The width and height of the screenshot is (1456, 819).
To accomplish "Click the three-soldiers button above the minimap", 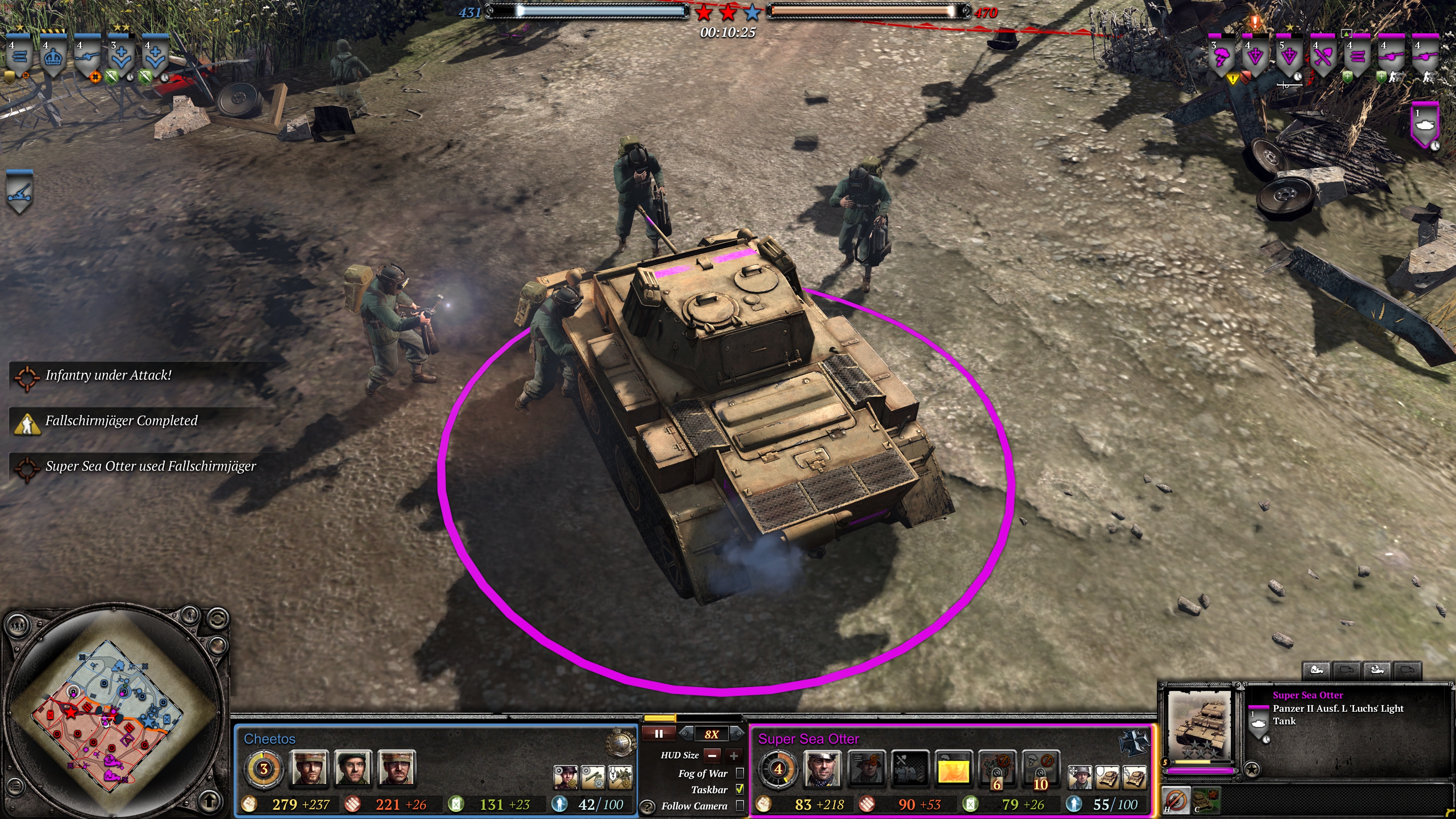I will pyautogui.click(x=19, y=625).
